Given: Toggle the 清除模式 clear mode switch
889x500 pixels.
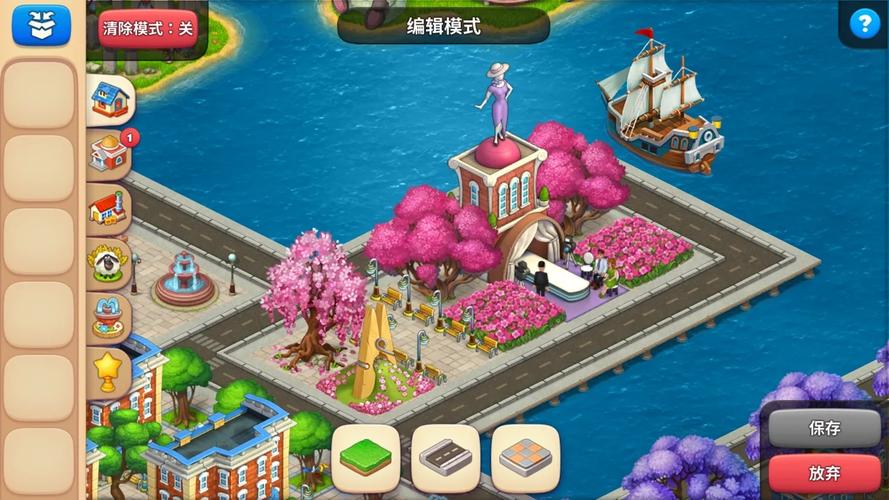Looking at the screenshot, I should [147, 28].
